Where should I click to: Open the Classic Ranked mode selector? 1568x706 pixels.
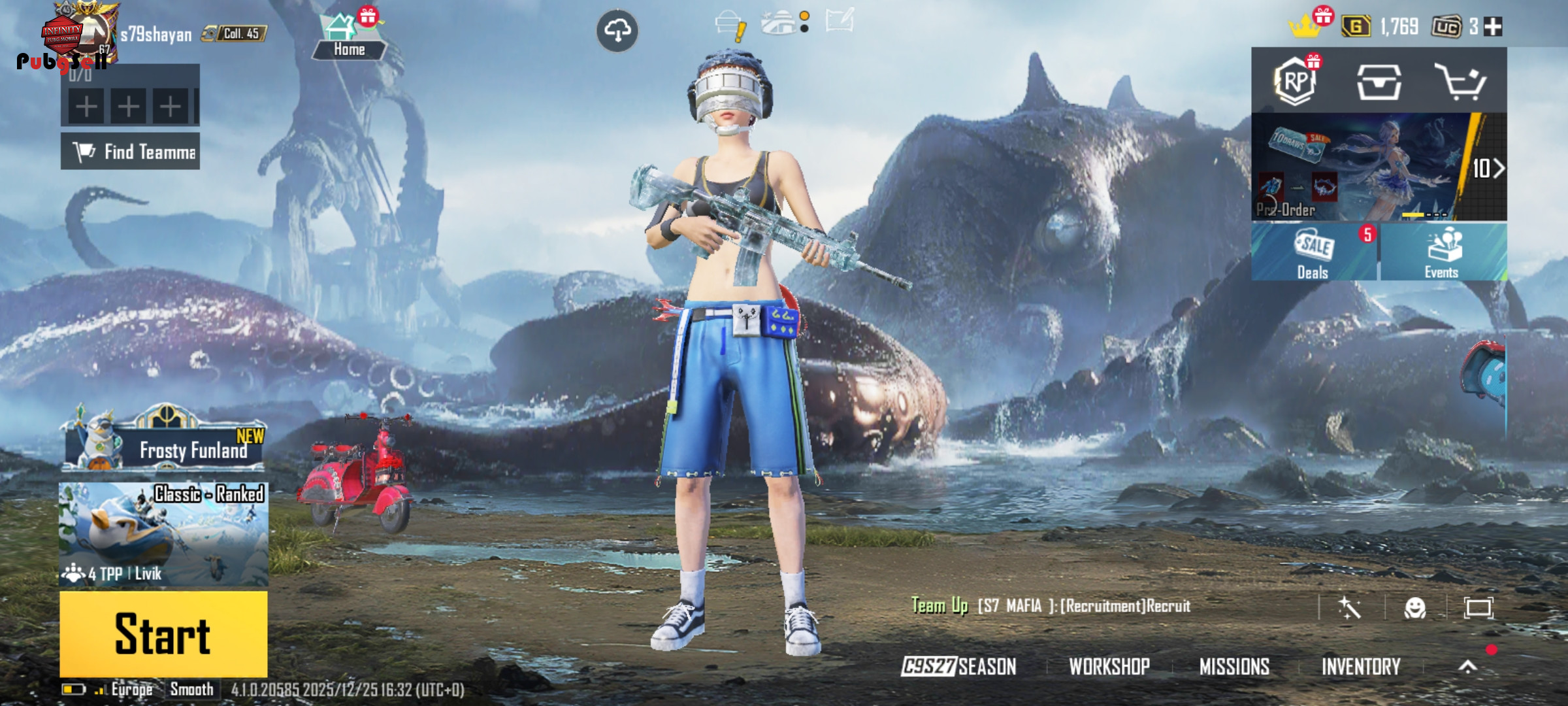(x=163, y=533)
